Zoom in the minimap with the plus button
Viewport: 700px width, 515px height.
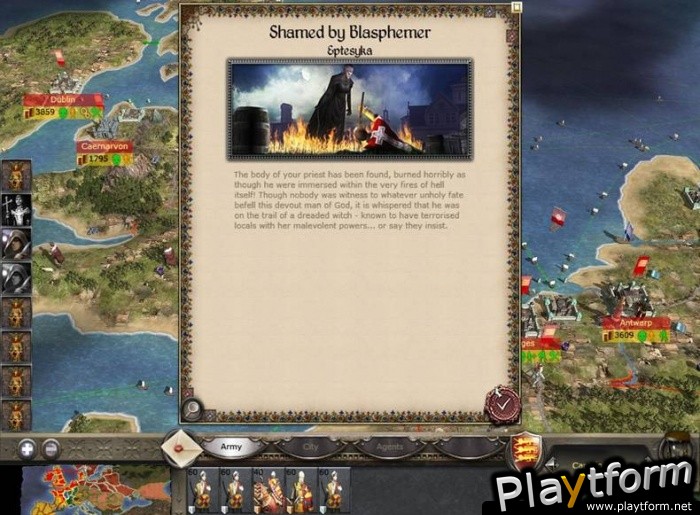(x=27, y=449)
